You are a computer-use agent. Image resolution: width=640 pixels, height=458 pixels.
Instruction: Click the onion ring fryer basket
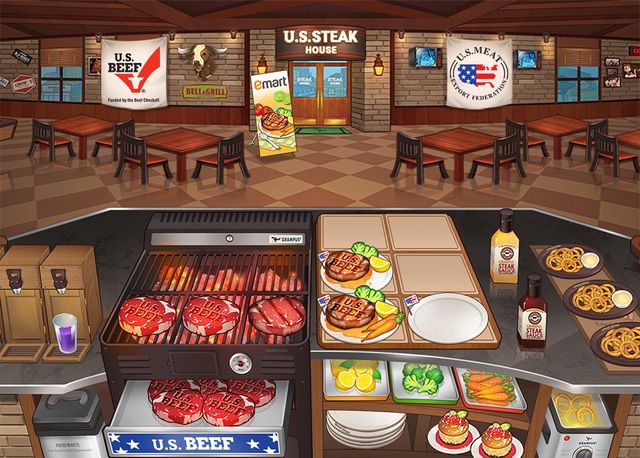tap(577, 408)
